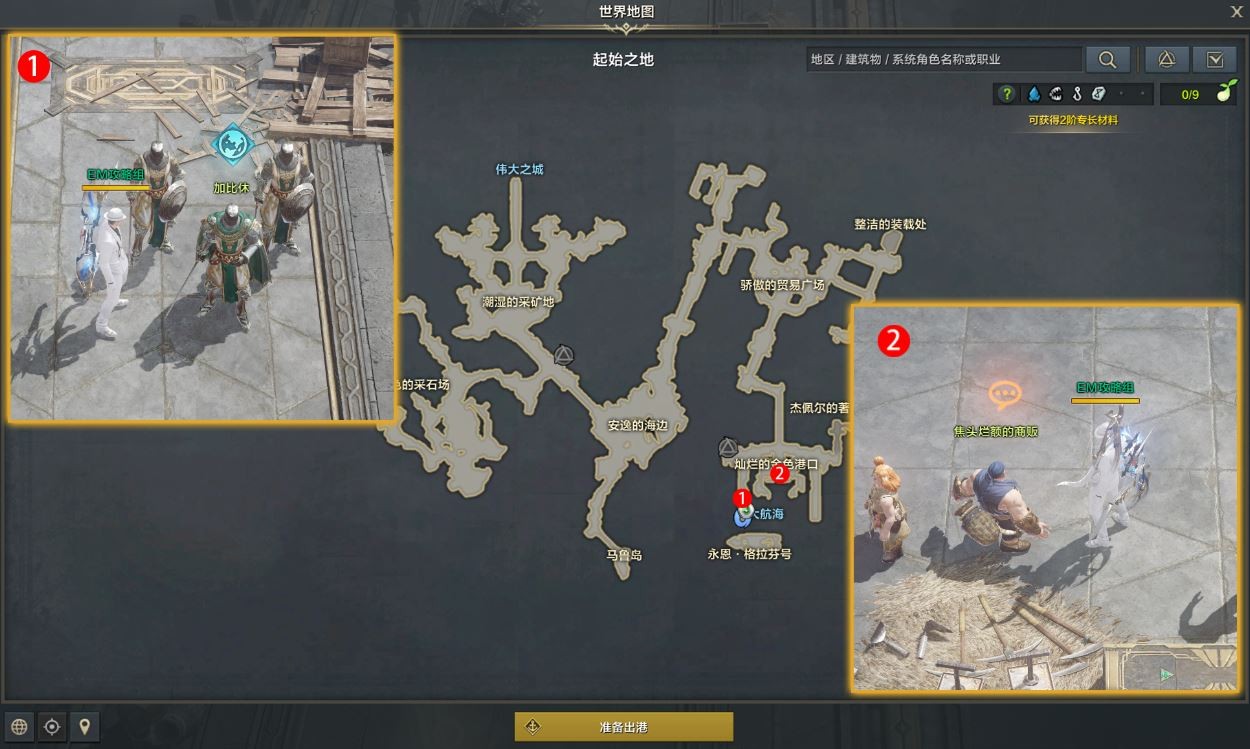Screen dimensions: 1250x749
Task: Click the map pin marker button
Action: [84, 727]
